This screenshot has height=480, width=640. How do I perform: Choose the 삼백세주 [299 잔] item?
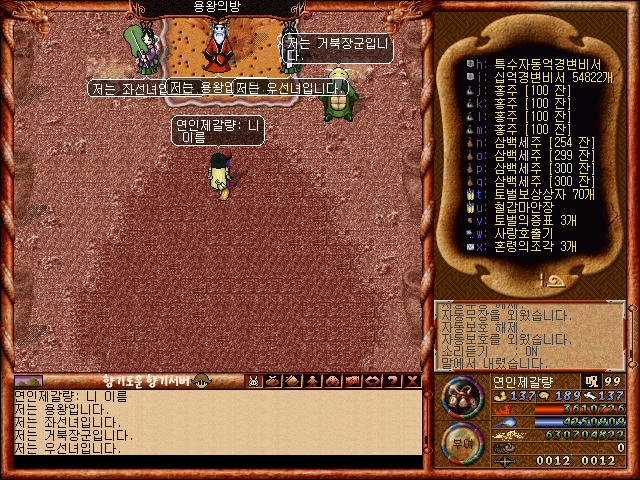pos(530,155)
